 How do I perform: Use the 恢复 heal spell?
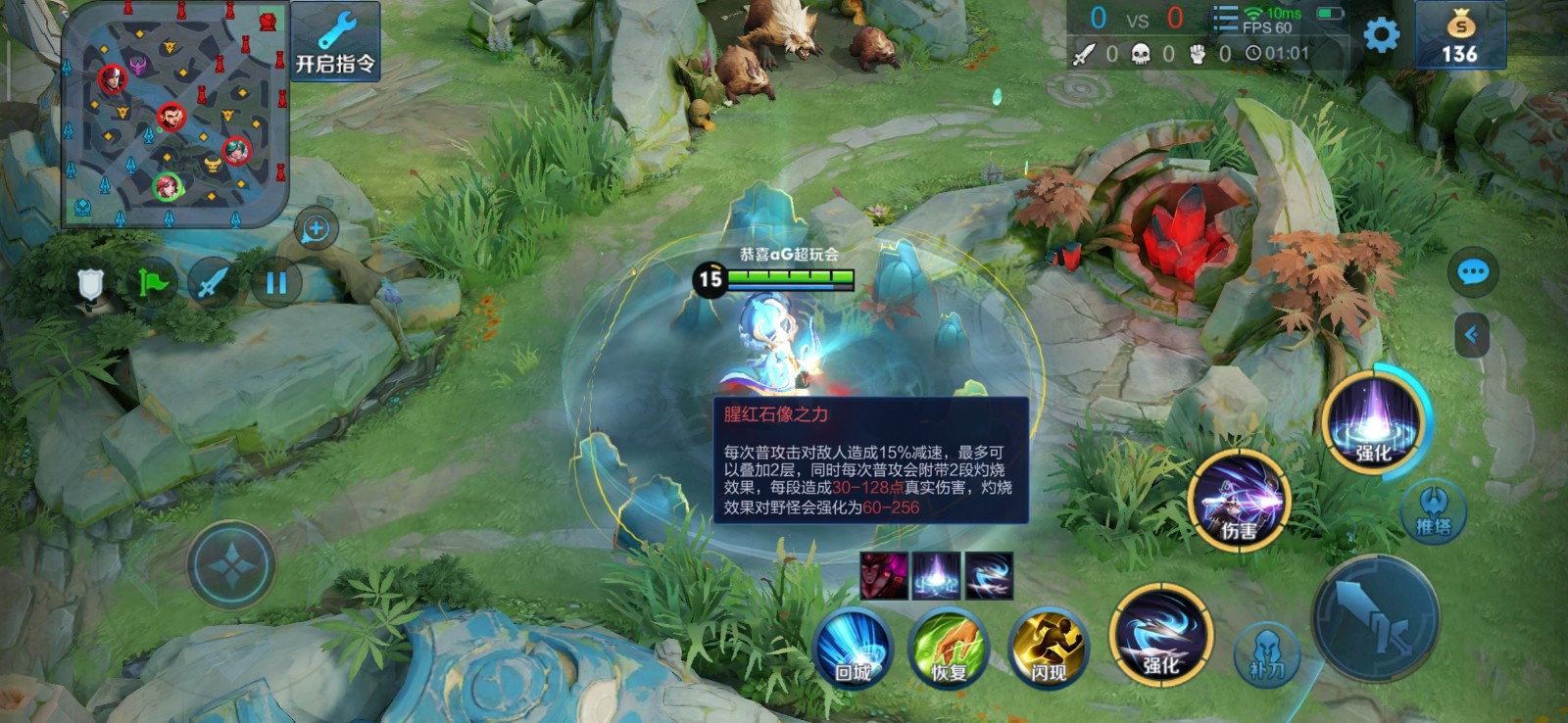[948, 646]
